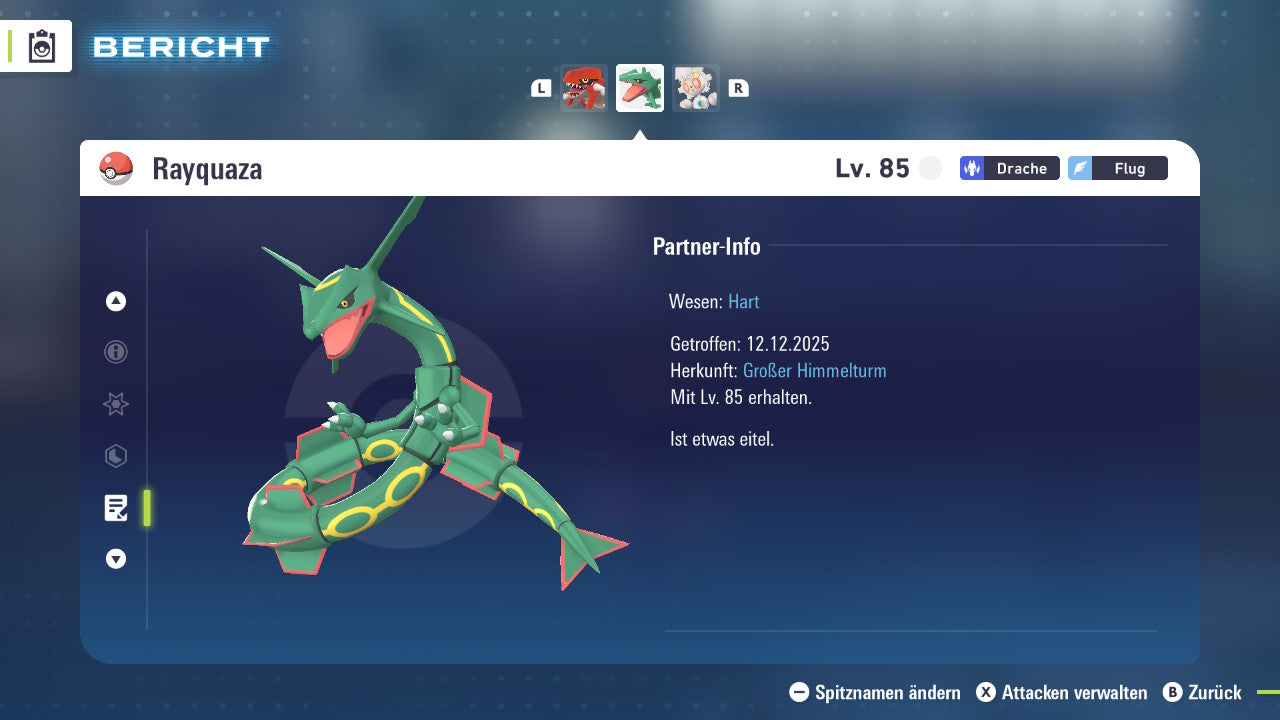The width and height of the screenshot is (1280, 720).
Task: Expand the upward arrow above the sidebar
Action: click(115, 301)
